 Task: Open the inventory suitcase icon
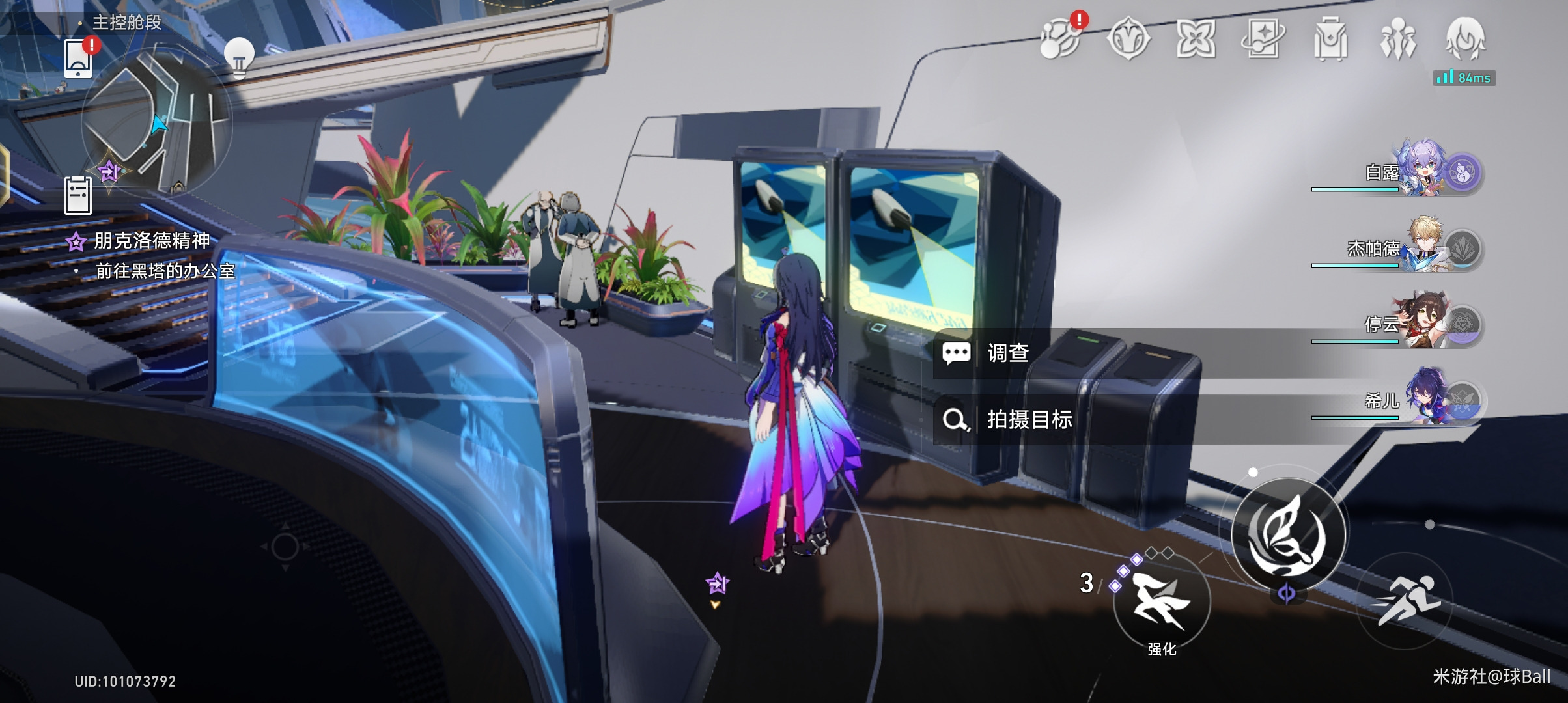click(x=1330, y=39)
